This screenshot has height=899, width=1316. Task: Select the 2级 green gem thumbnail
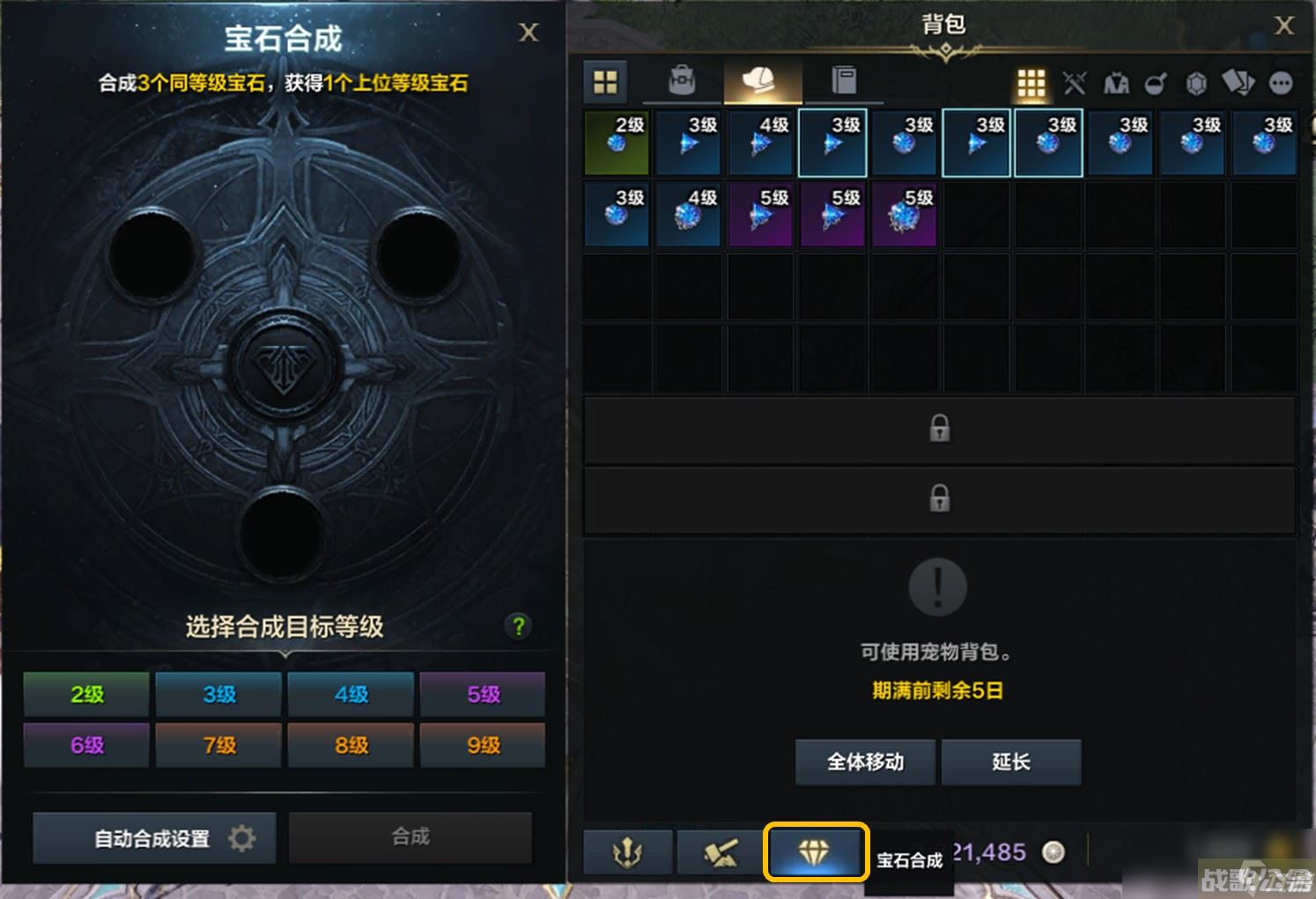pos(617,143)
